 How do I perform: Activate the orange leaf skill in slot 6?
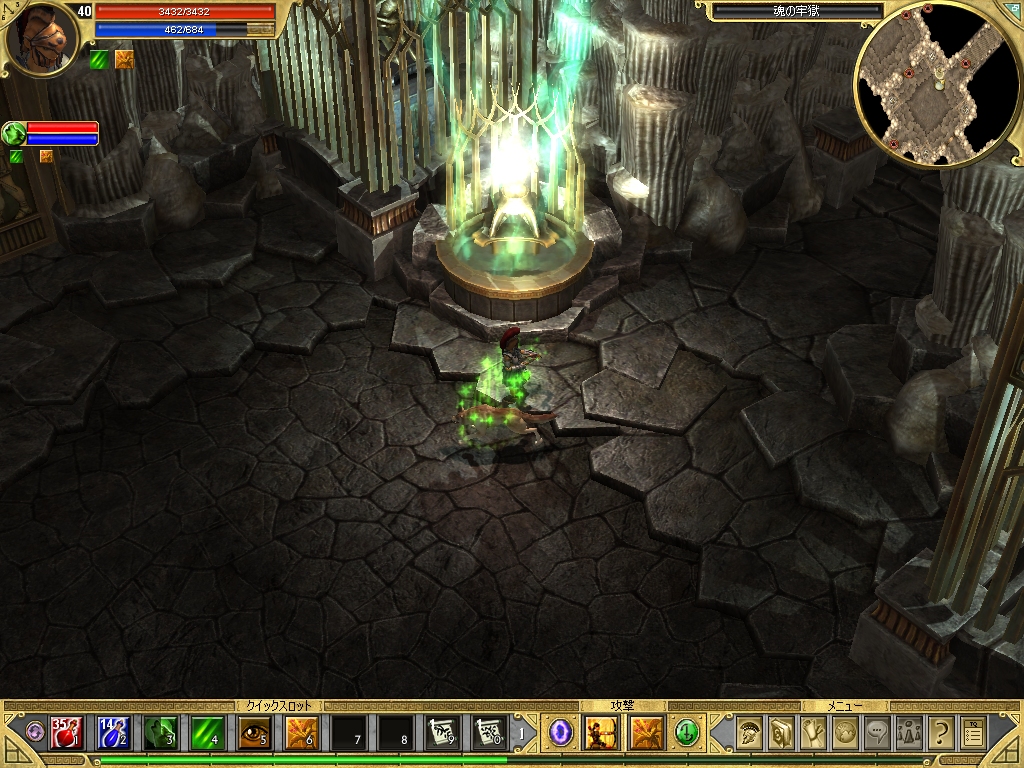click(x=301, y=733)
